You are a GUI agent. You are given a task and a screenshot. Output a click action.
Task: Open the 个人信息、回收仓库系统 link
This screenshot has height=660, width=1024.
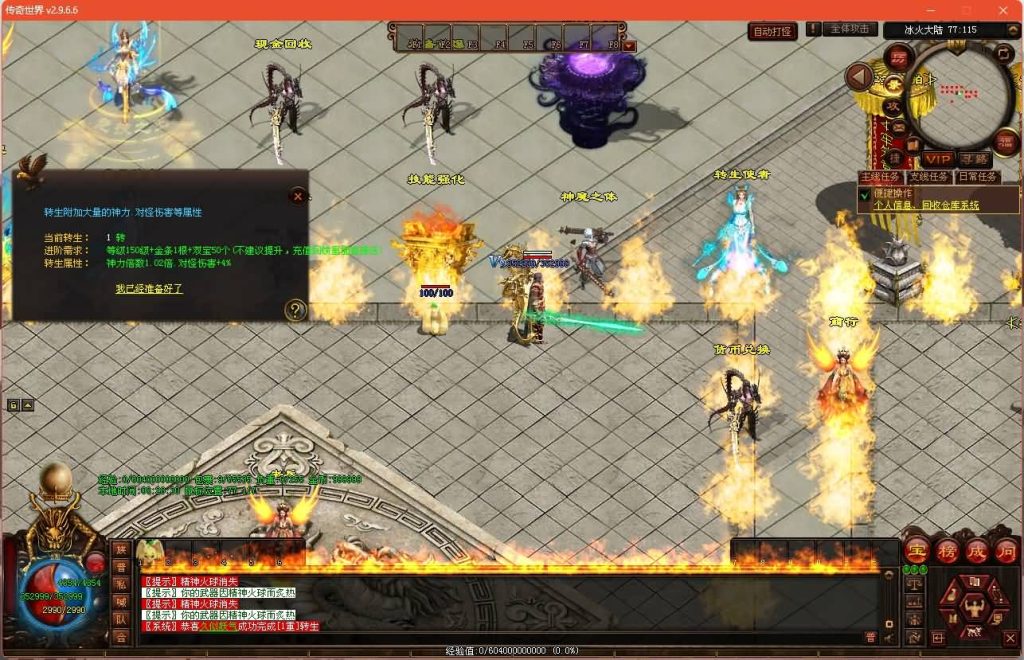(926, 205)
